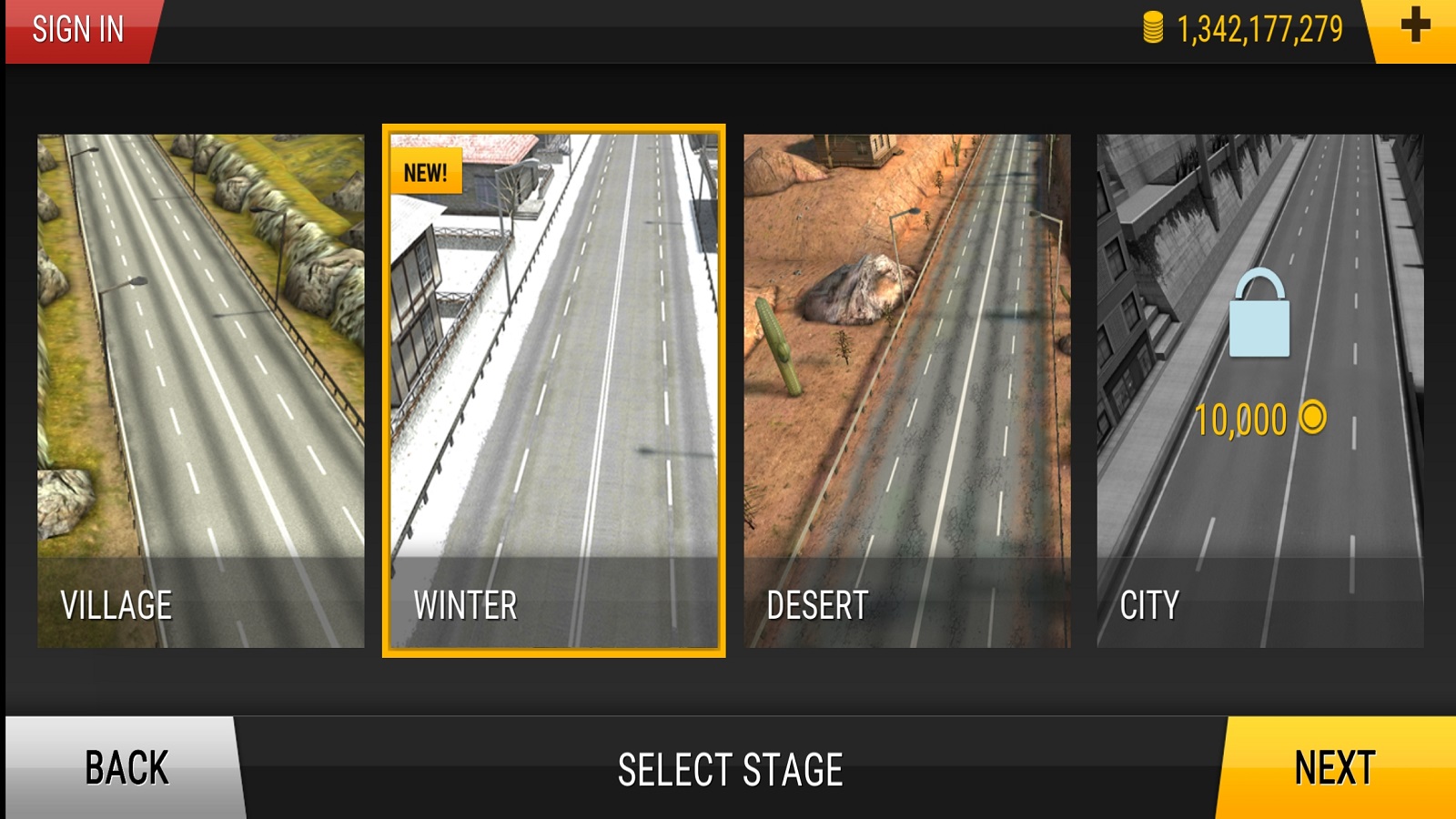The height and width of the screenshot is (819, 1456).
Task: Unlock the locked City stage
Action: tap(1259, 391)
